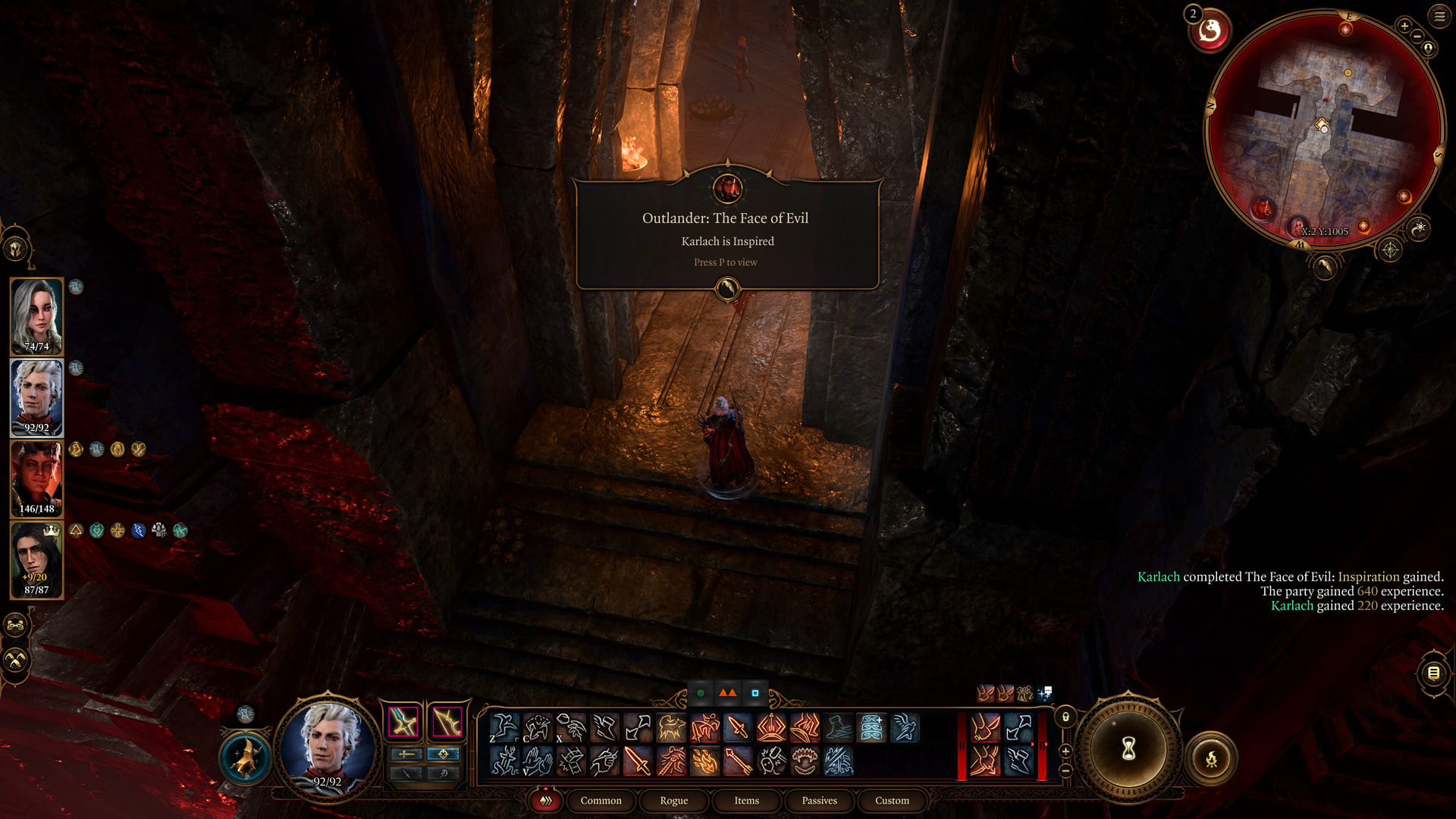Select the ranged bow weapon slot

click(x=447, y=721)
